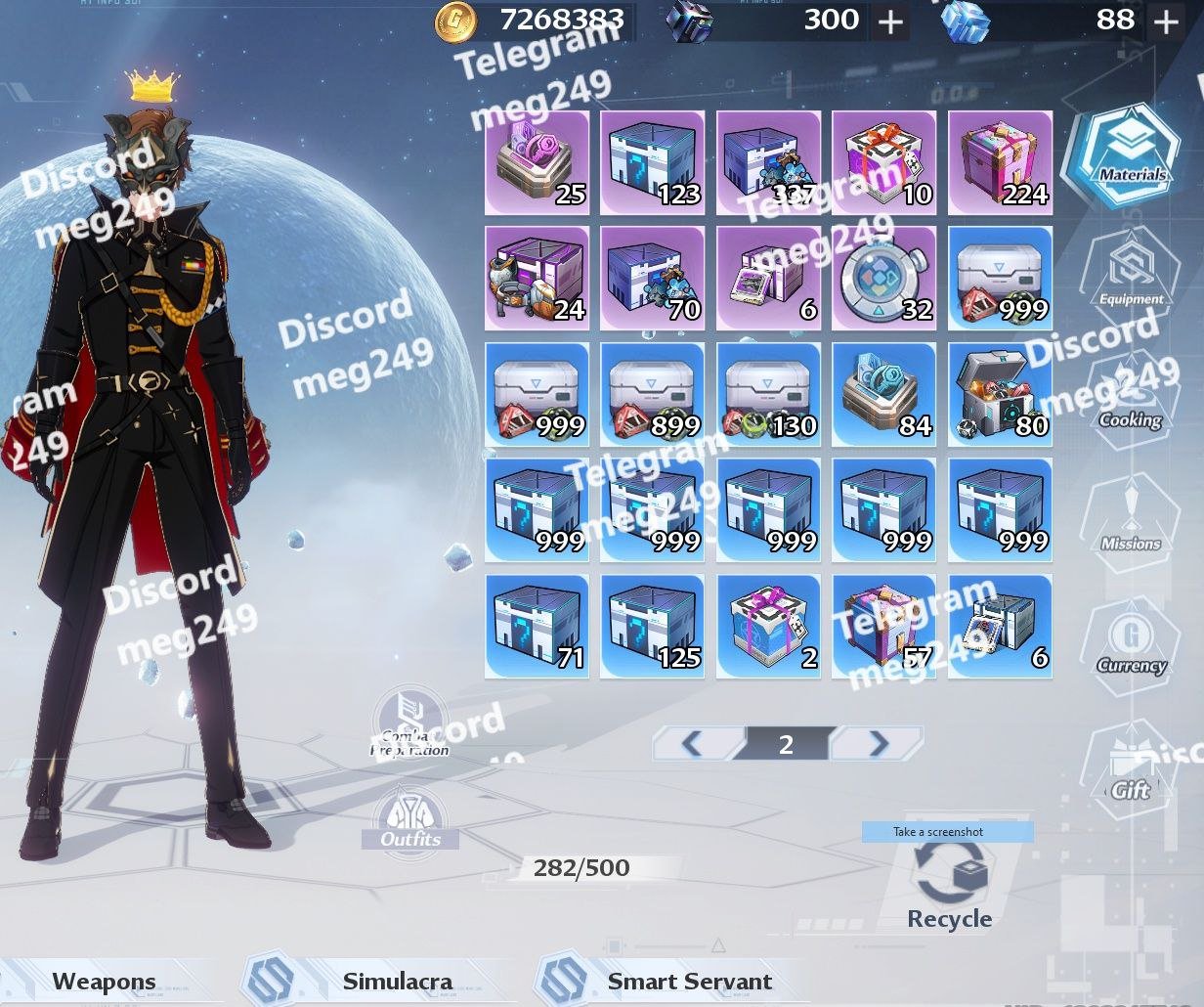Open the Simulacra section

[x=397, y=982]
